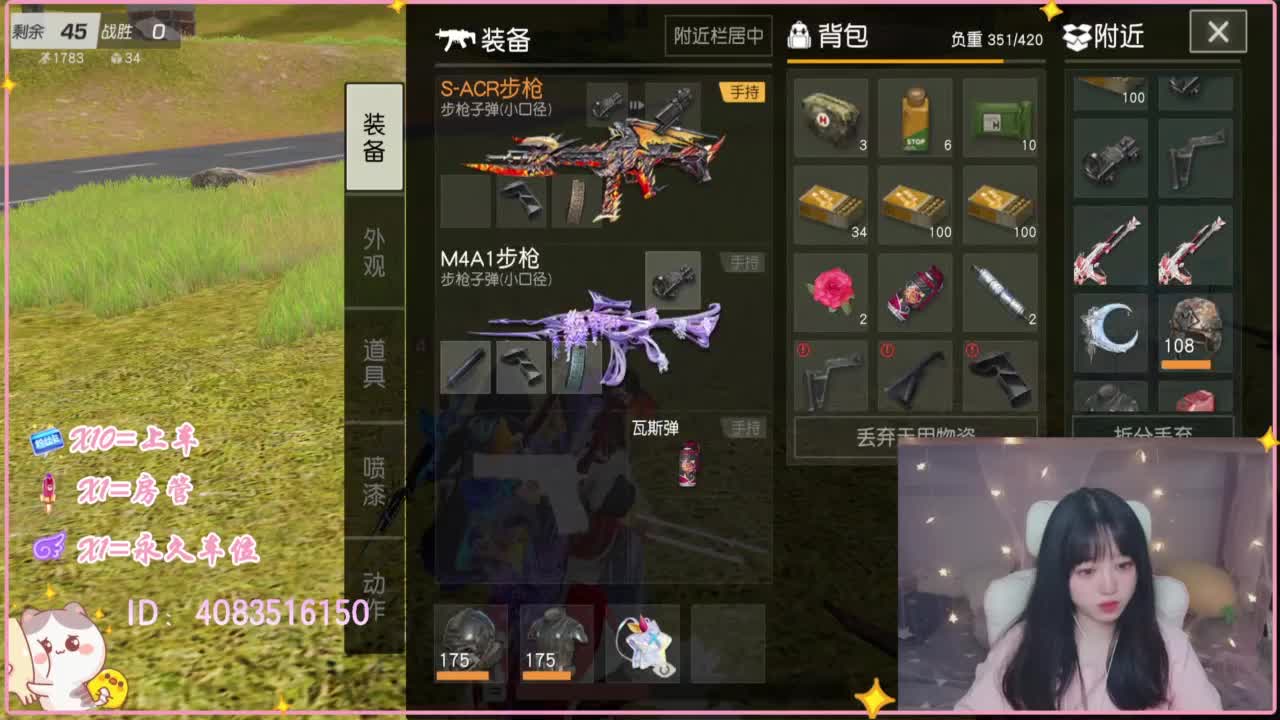The height and width of the screenshot is (720, 1280).
Task: Select the S-ACR rifle scope attachment icon
Action: 608,101
